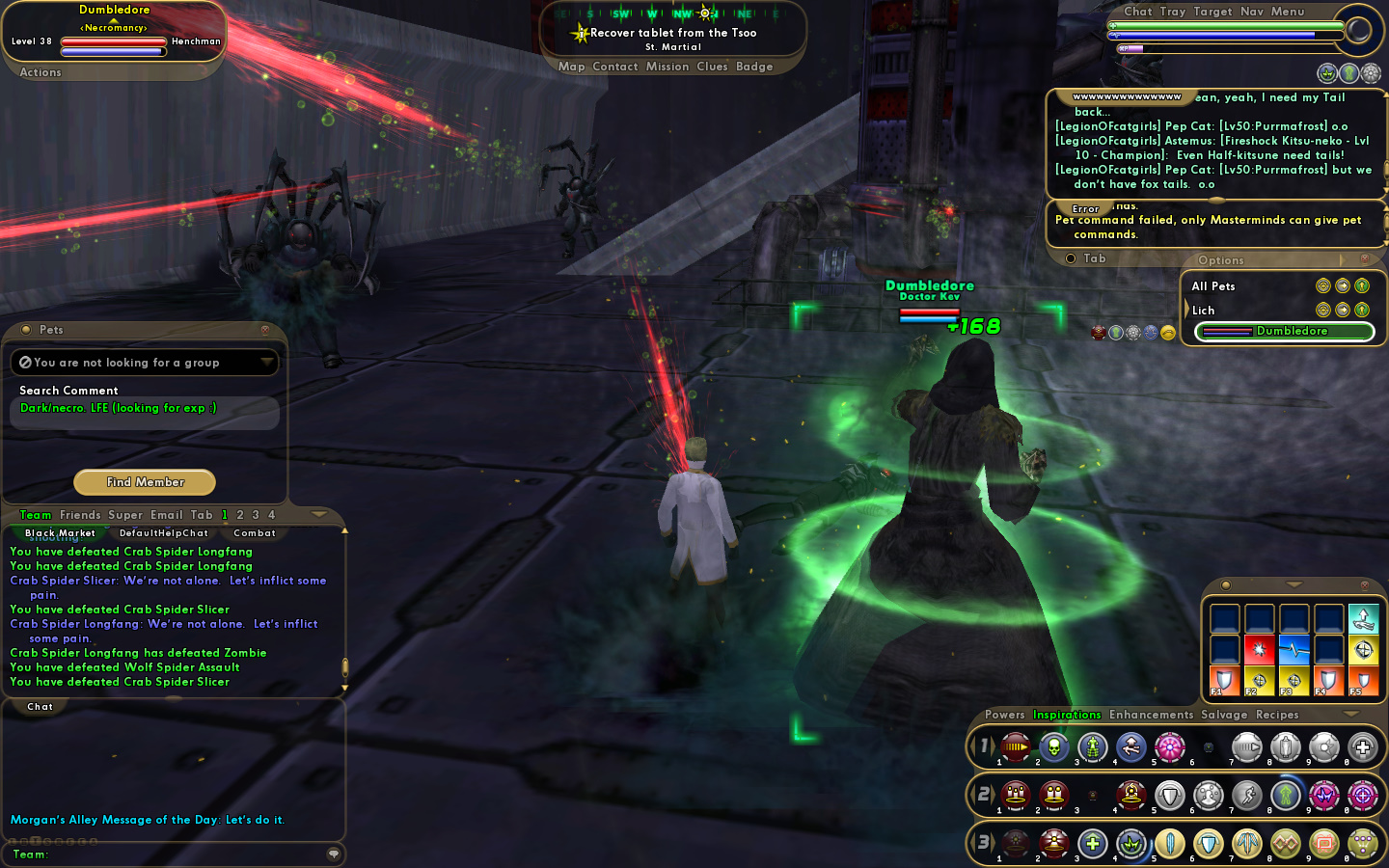The image size is (1389, 868).
Task: Show the Mission details
Action: pyautogui.click(x=667, y=67)
